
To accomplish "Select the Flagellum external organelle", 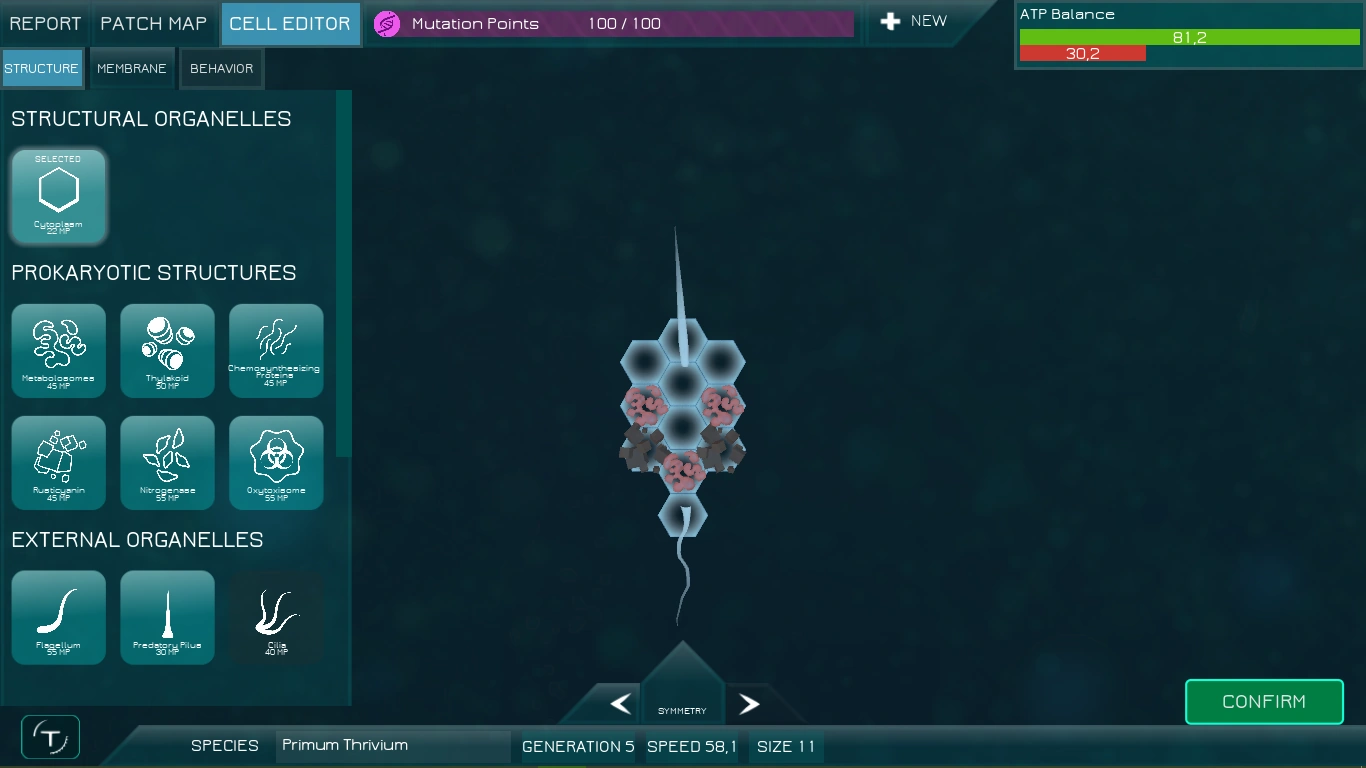I will (x=58, y=617).
